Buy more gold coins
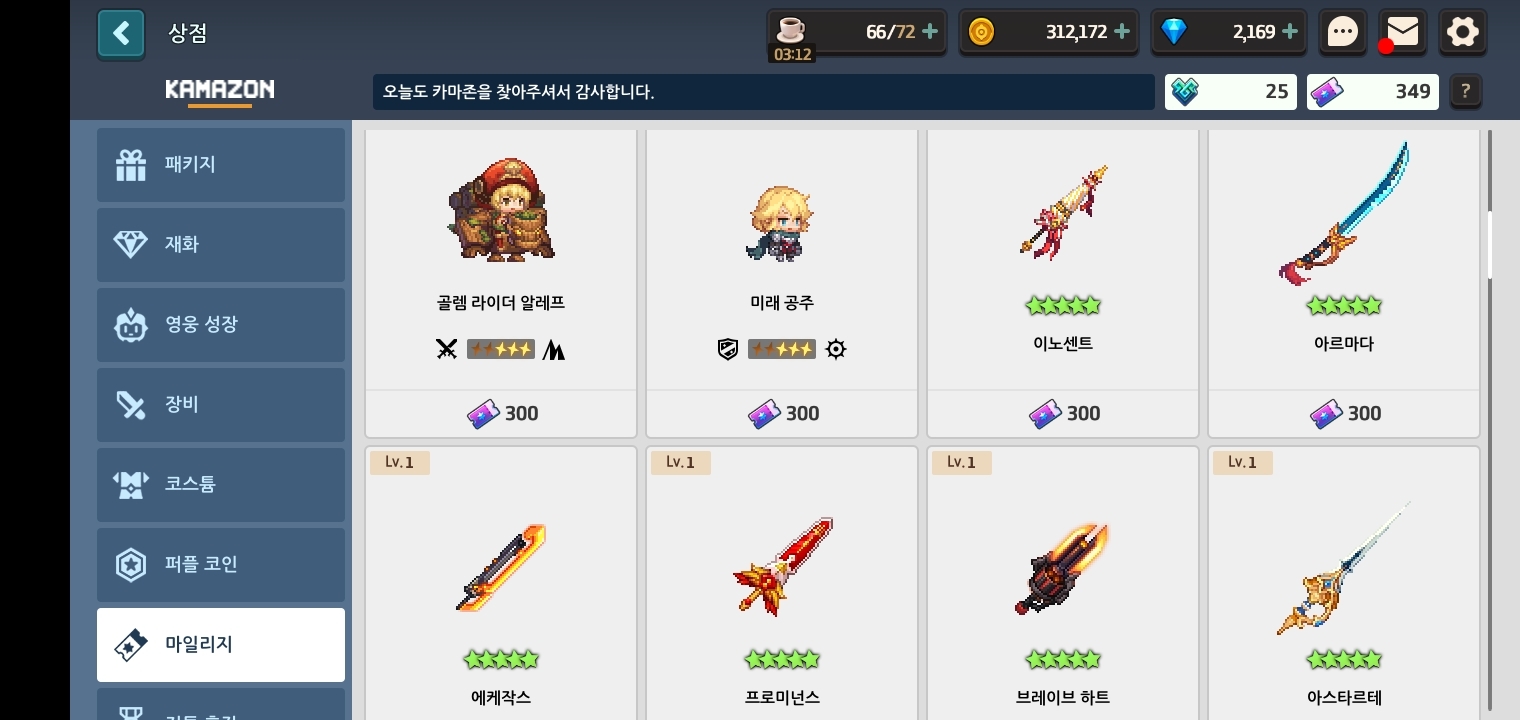The width and height of the screenshot is (1520, 720). [1122, 32]
